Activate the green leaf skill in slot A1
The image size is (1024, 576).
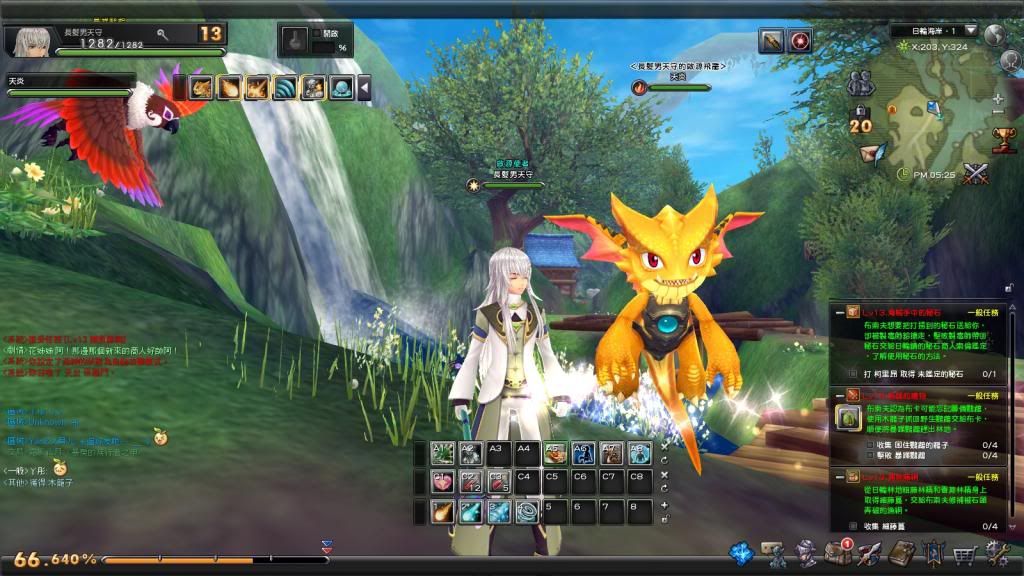(x=442, y=454)
